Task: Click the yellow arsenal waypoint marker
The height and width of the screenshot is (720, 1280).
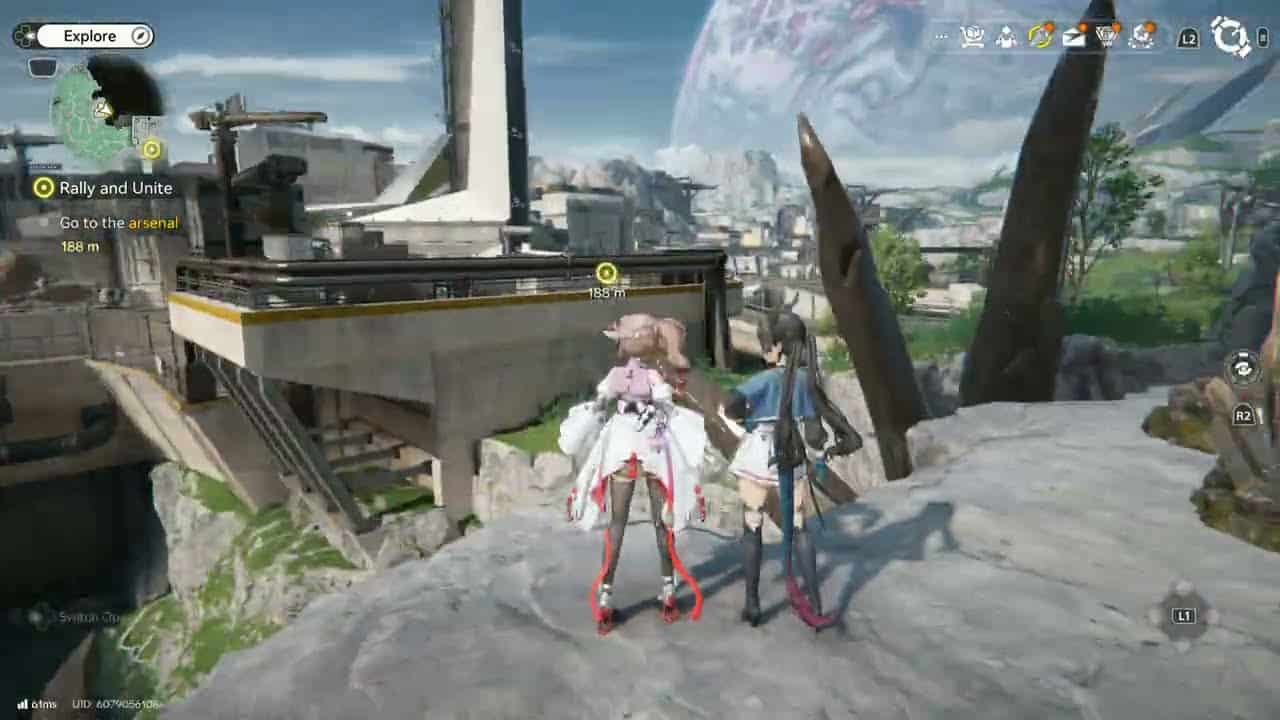Action: (x=605, y=273)
